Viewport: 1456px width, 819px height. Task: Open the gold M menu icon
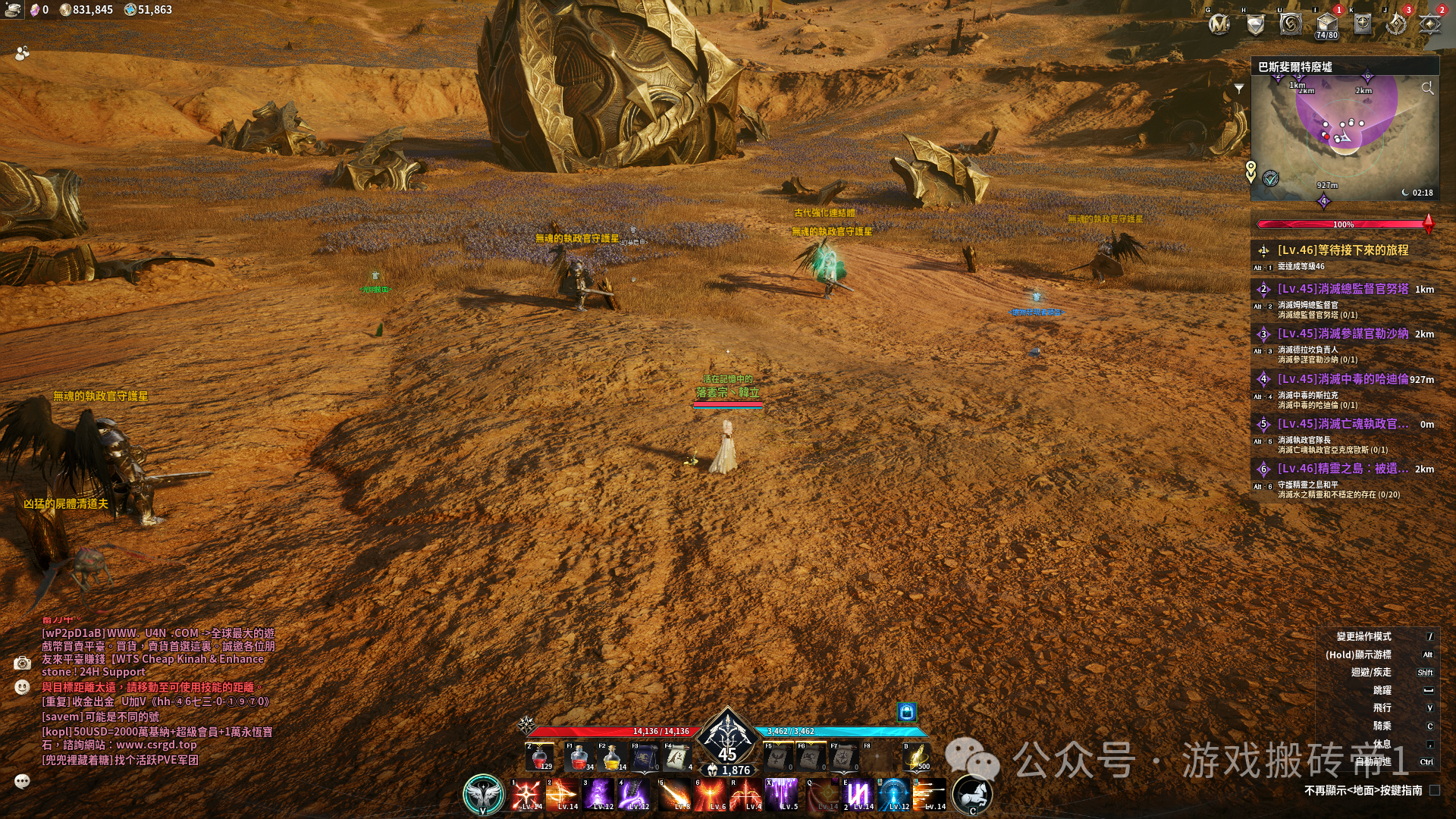[1219, 25]
